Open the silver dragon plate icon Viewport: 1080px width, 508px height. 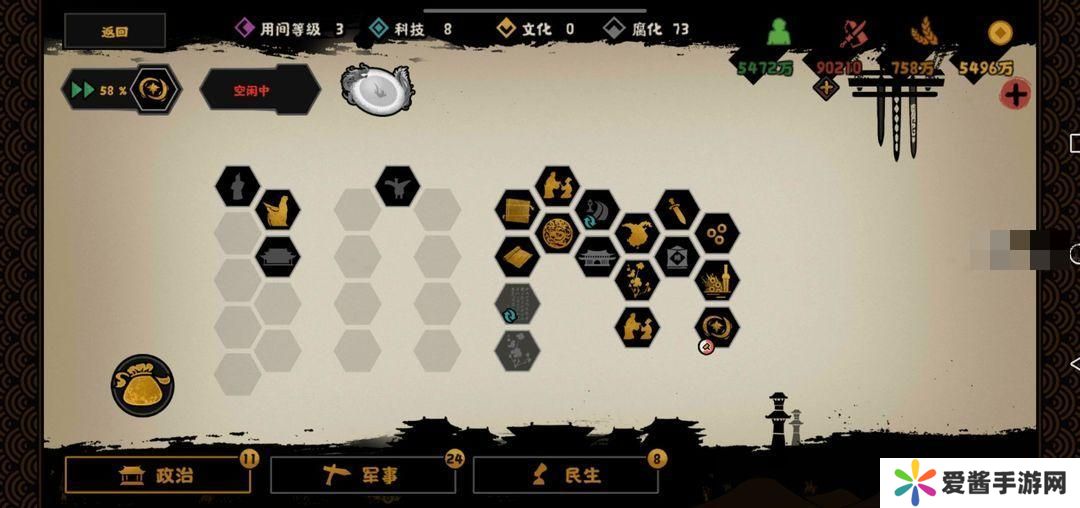tap(377, 89)
